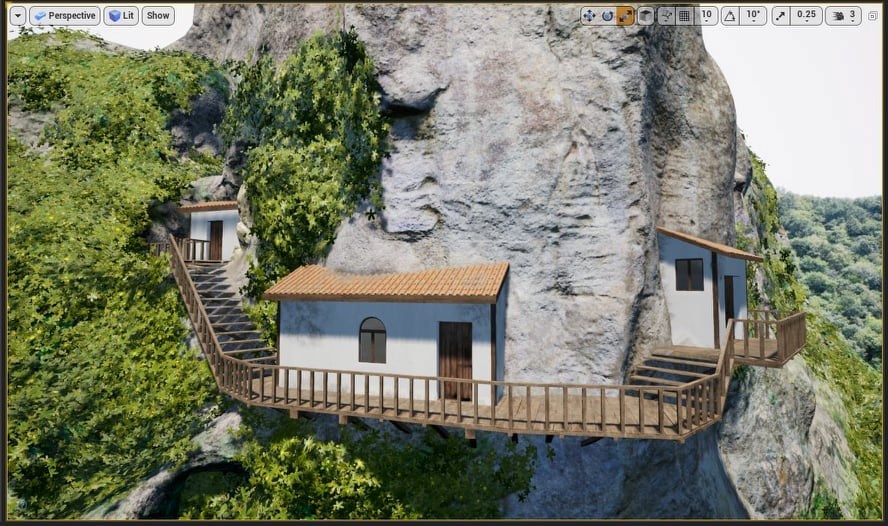
Task: Select the rotate gizmo tool
Action: [x=607, y=16]
